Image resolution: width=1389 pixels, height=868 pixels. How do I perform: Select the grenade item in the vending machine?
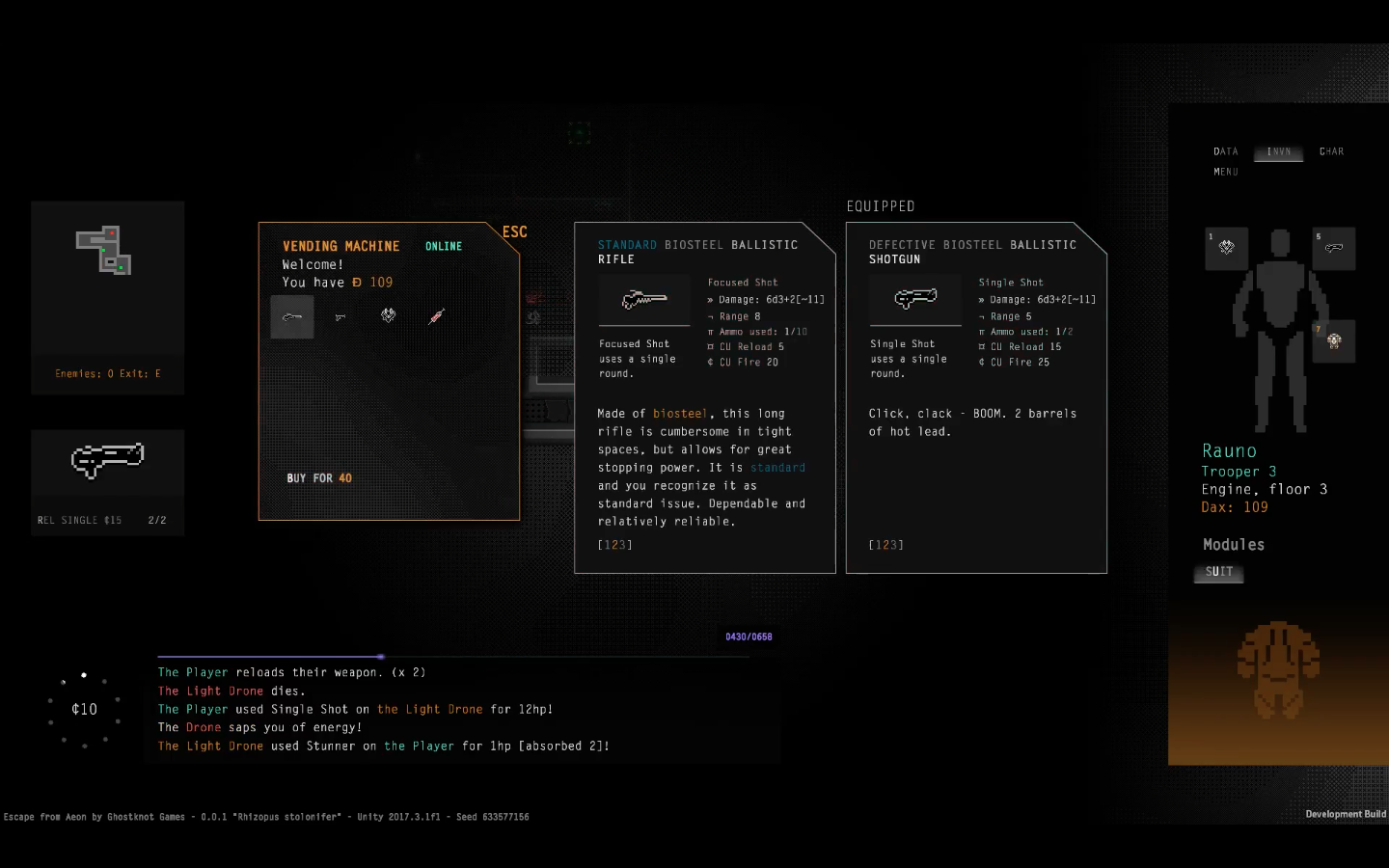point(388,316)
